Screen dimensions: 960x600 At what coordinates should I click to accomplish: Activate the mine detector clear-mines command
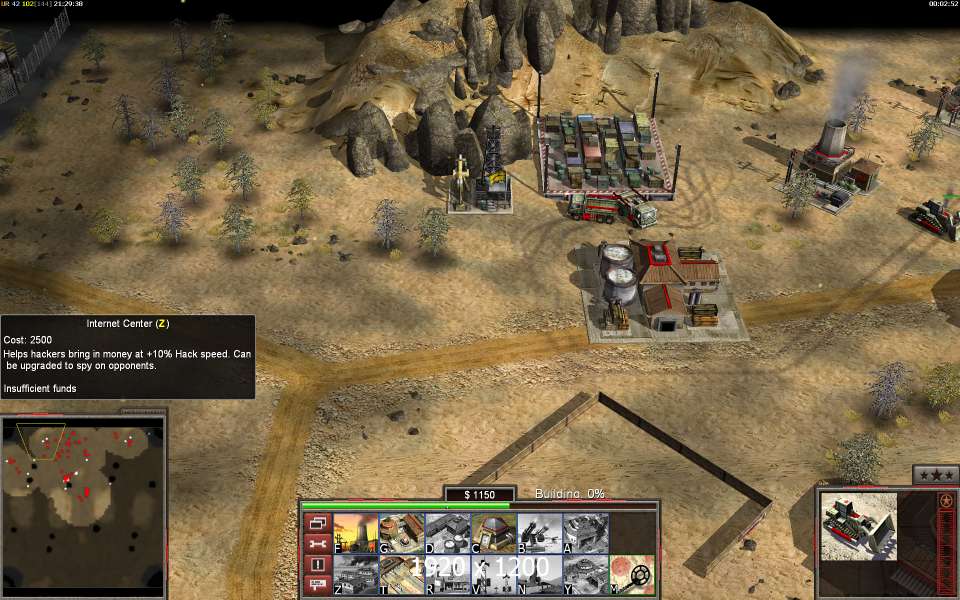pos(632,574)
